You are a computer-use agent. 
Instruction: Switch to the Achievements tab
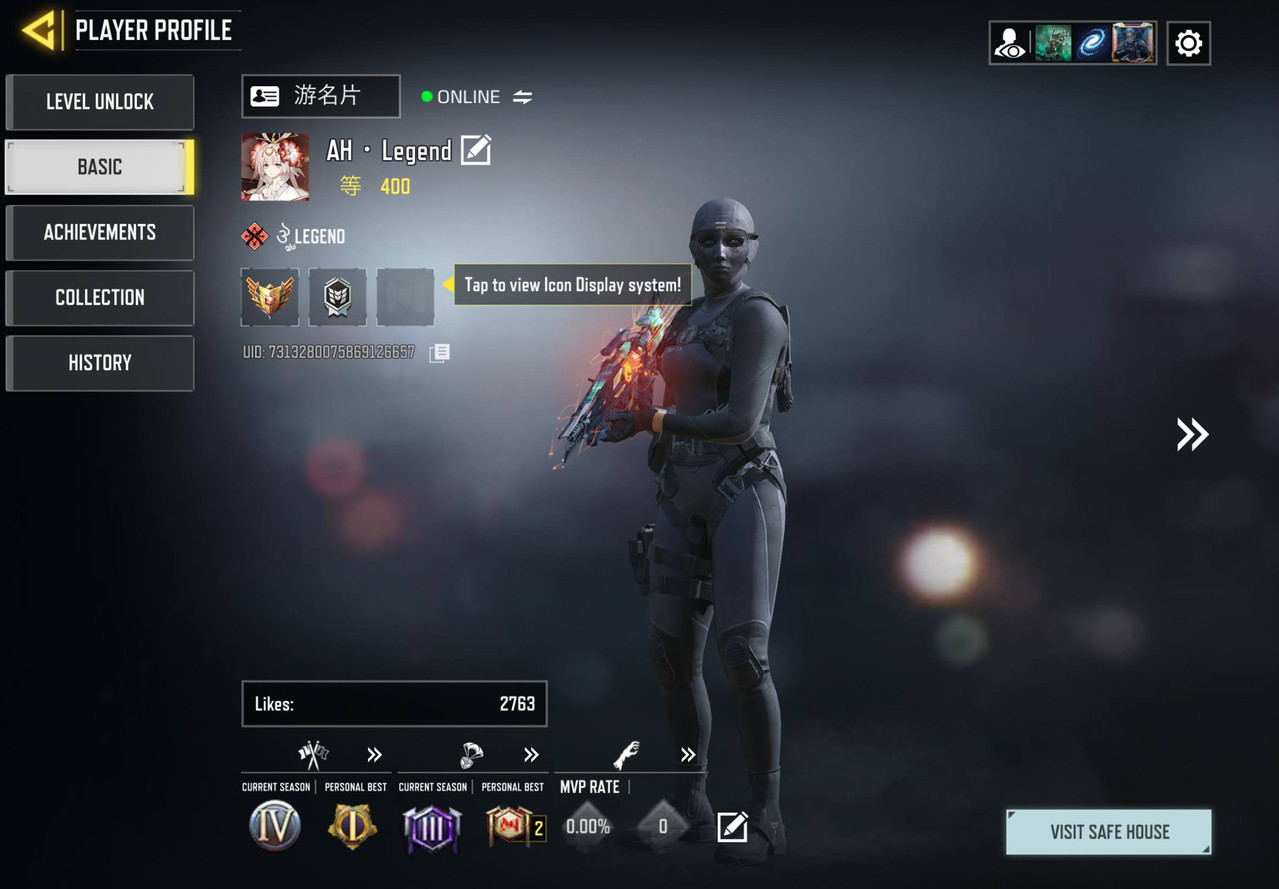(100, 232)
